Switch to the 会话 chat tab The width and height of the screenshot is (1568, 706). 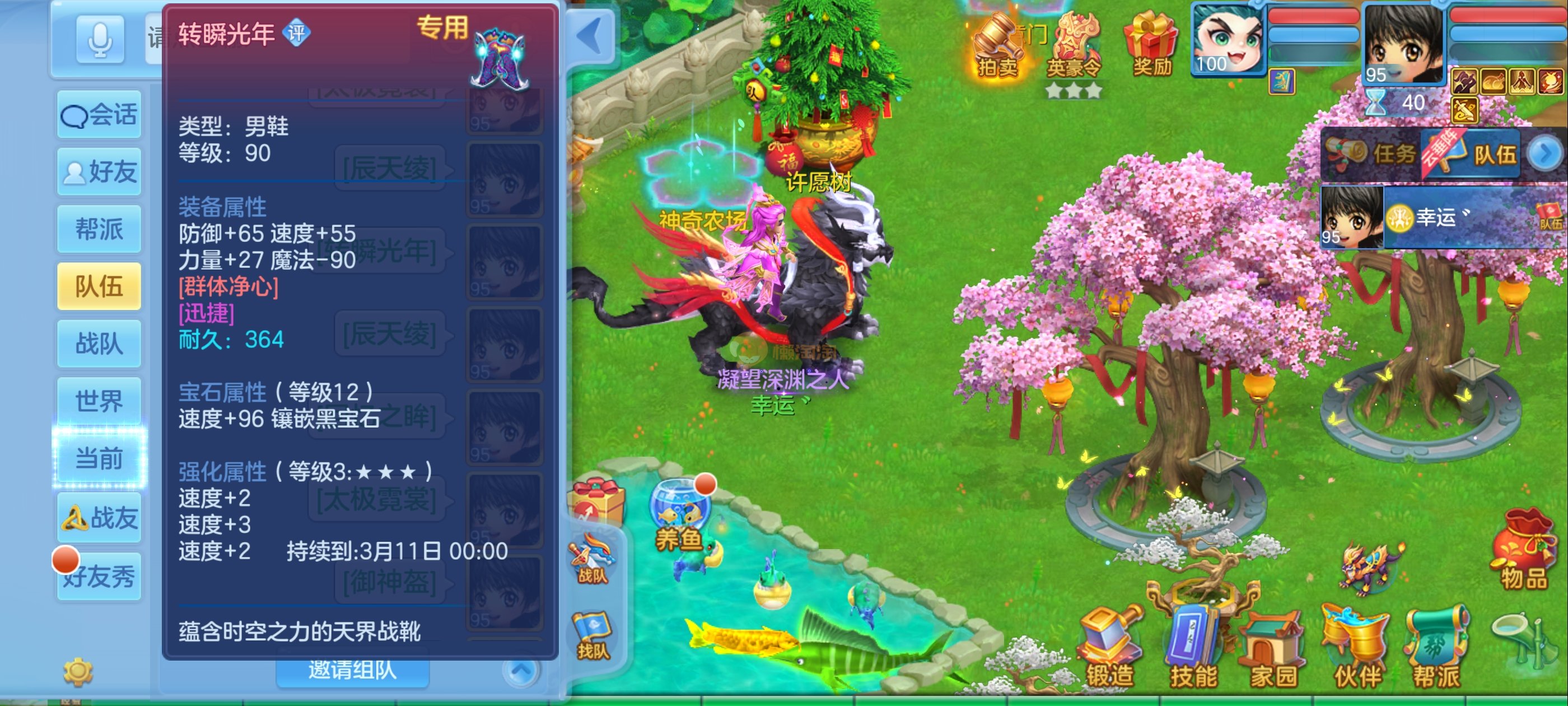[99, 114]
